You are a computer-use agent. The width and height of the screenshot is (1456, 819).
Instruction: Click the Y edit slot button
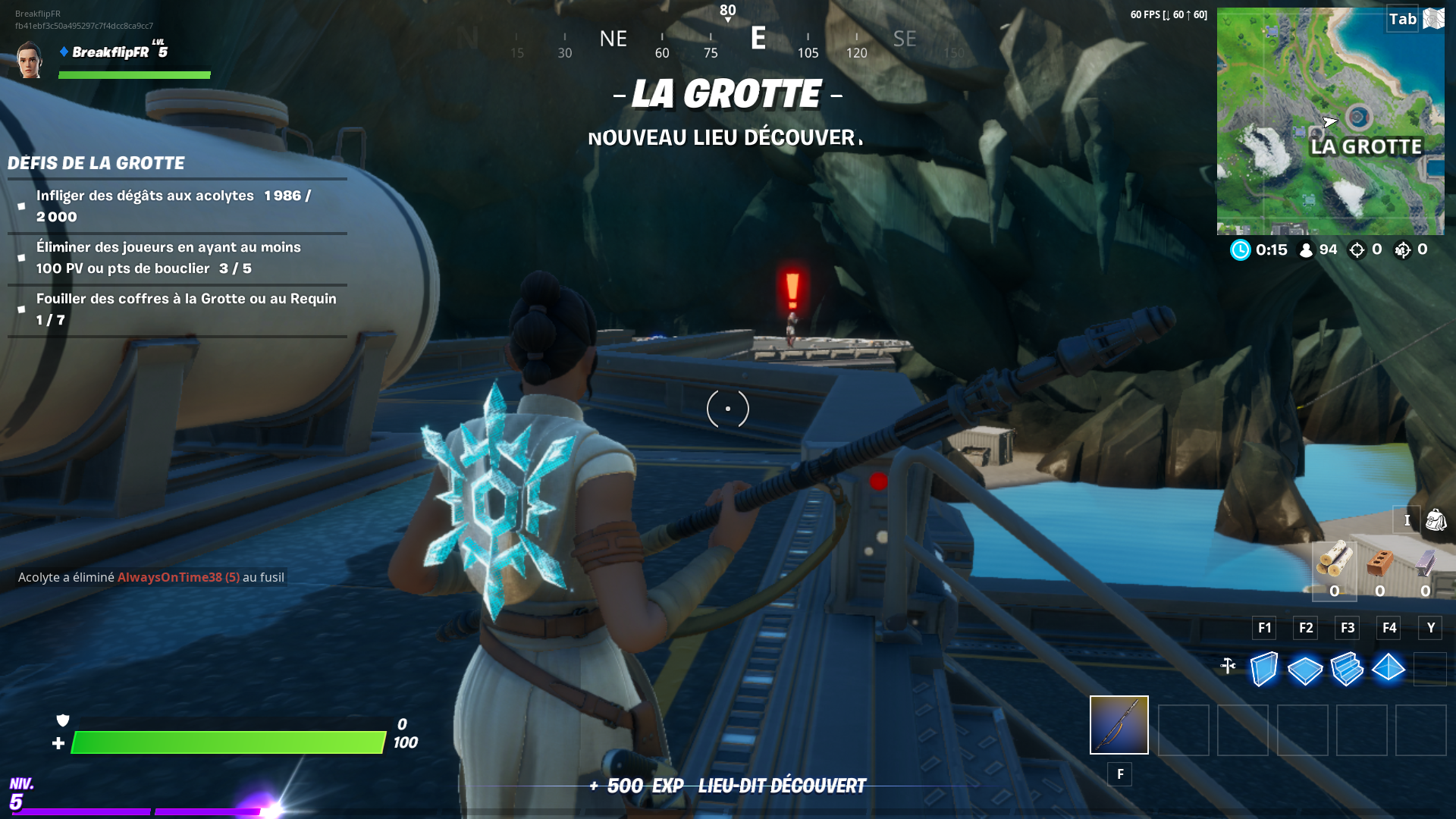(1430, 628)
